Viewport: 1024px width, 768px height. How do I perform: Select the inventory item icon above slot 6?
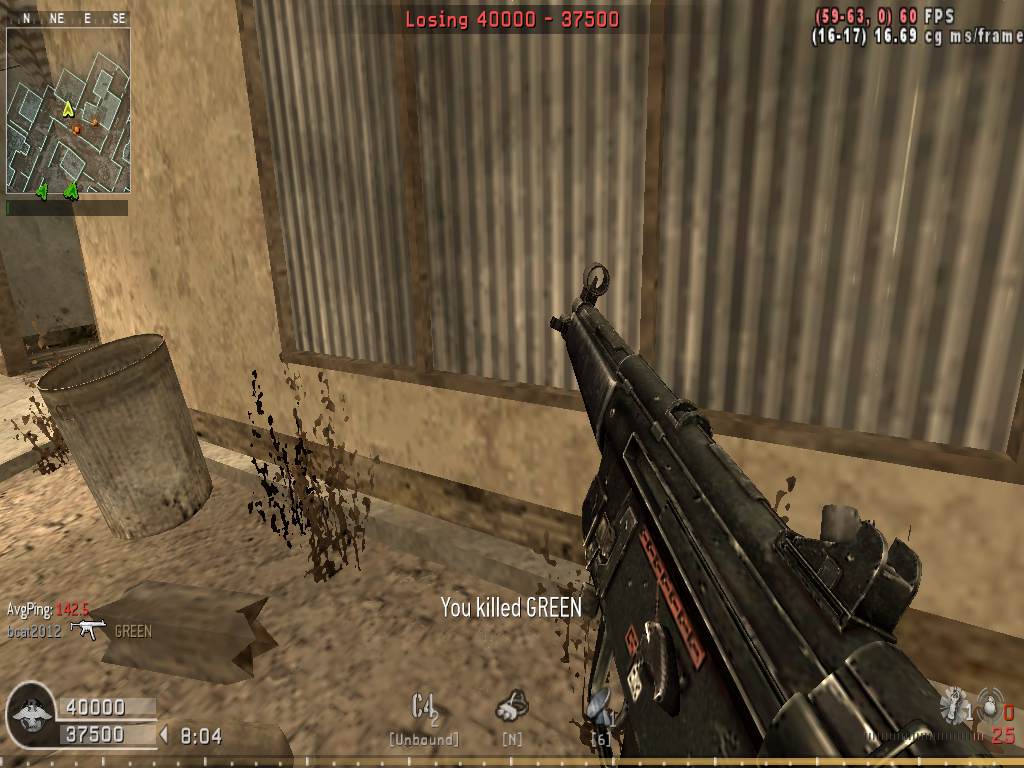click(600, 707)
